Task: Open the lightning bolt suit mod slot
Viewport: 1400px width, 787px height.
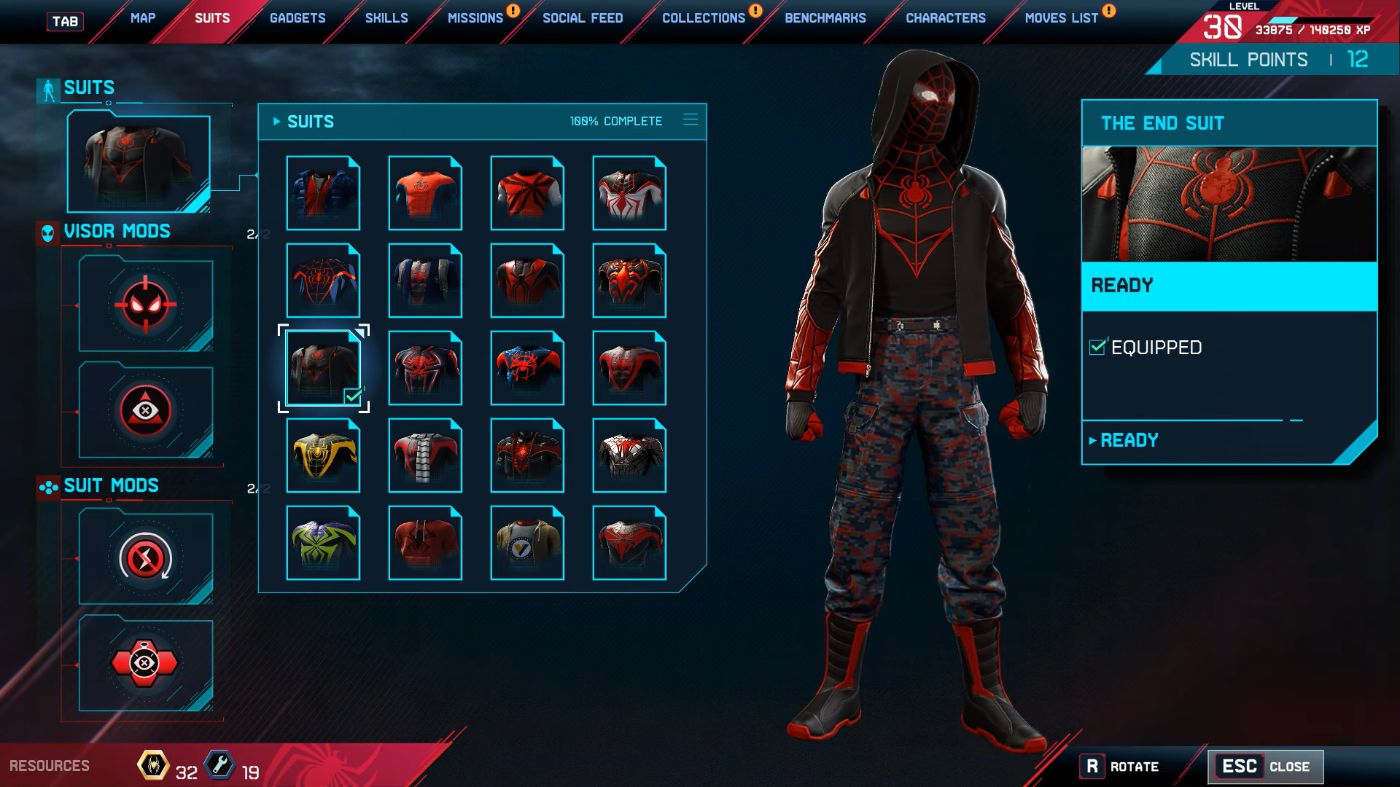Action: click(146, 556)
